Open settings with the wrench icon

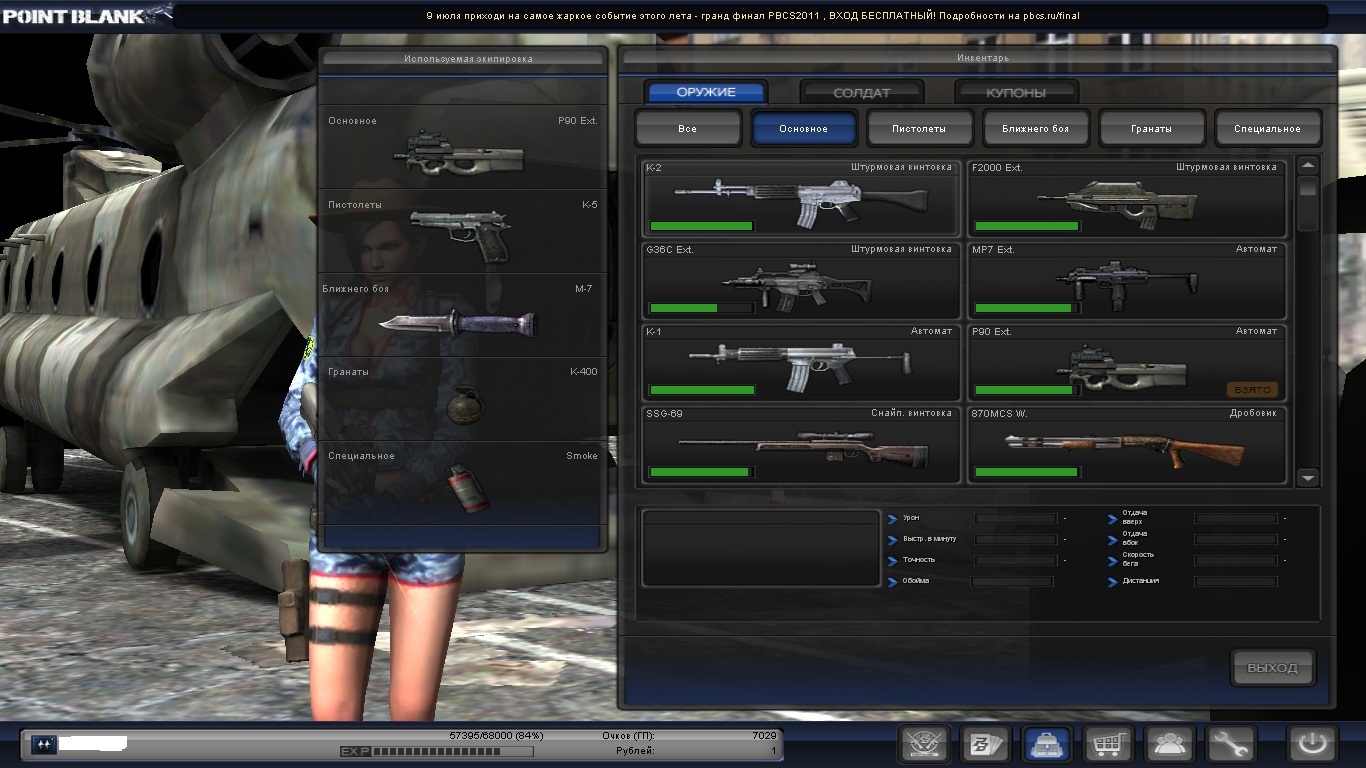pyautogui.click(x=1231, y=744)
